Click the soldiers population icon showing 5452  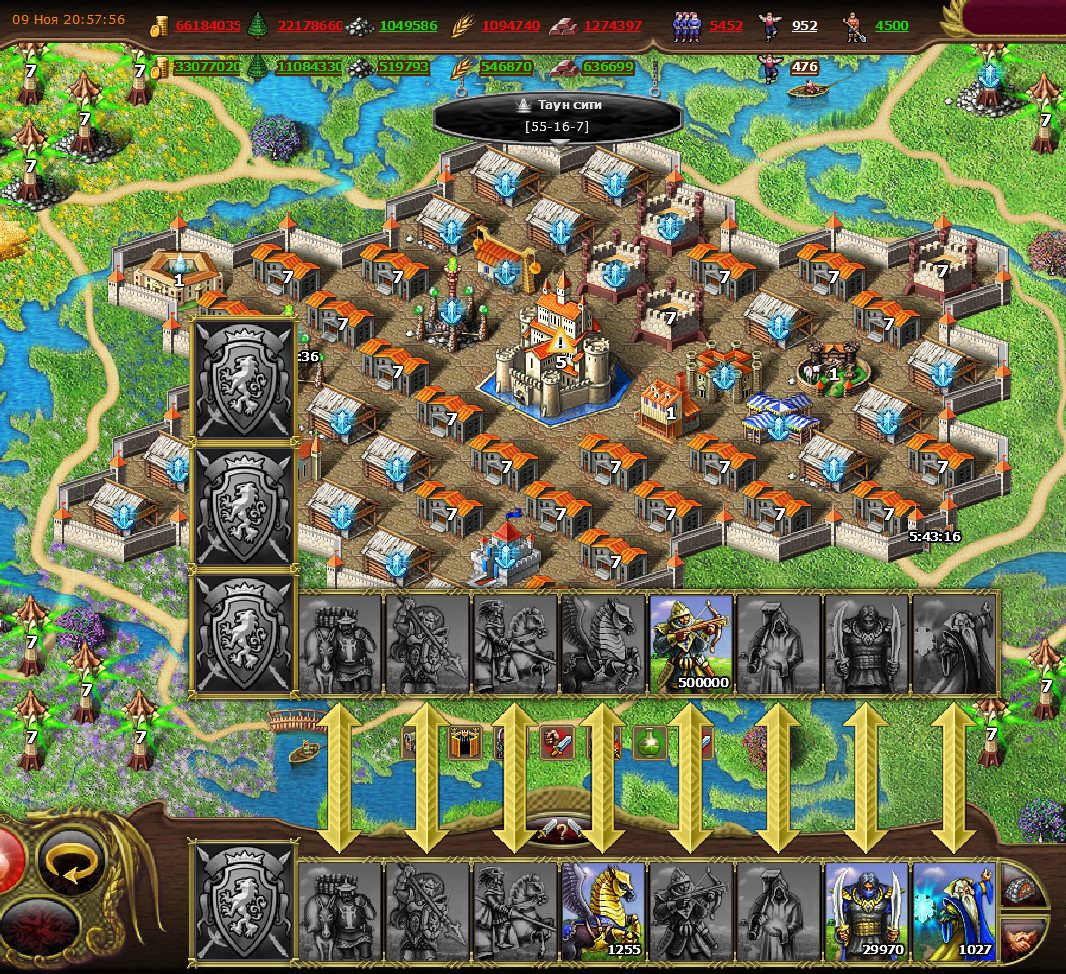(x=686, y=25)
